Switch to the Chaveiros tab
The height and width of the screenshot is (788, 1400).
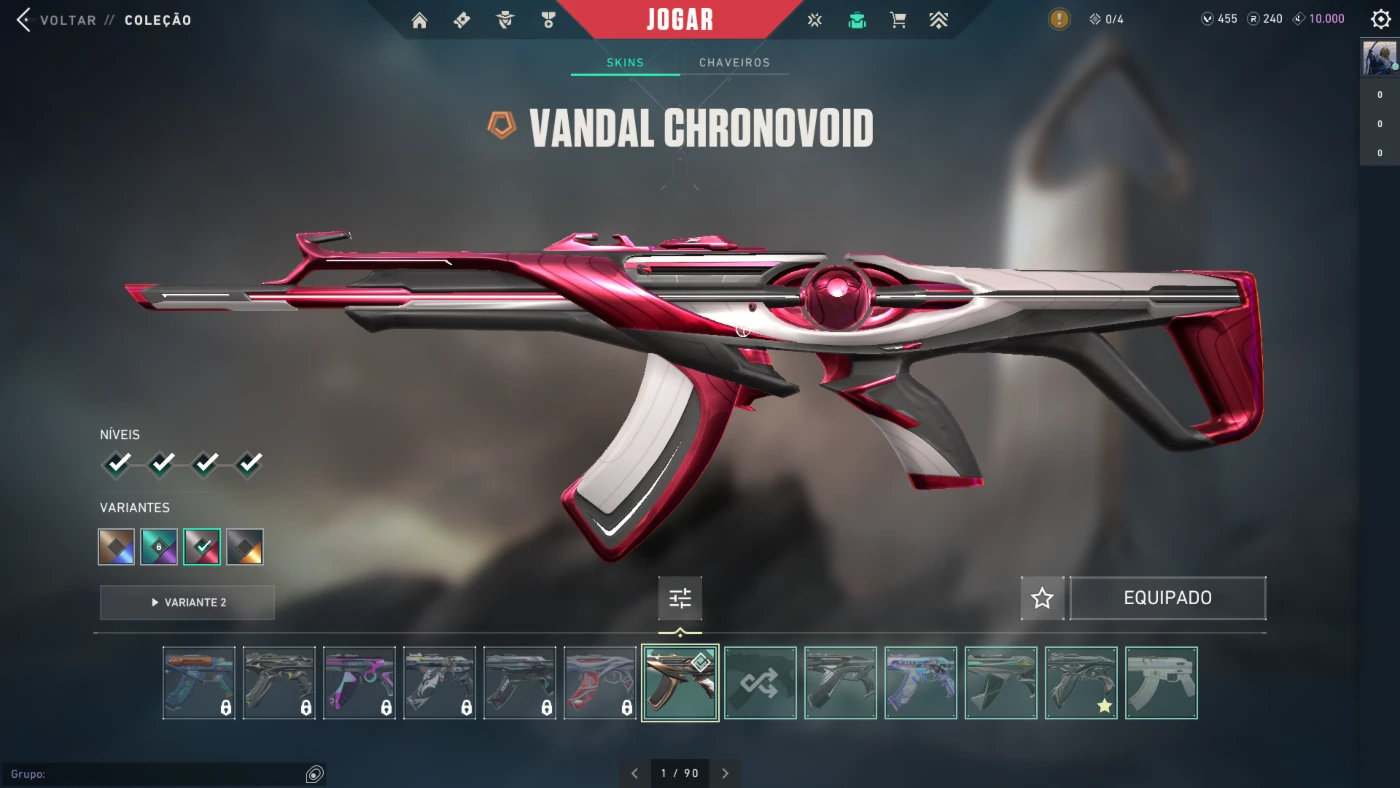(x=734, y=63)
